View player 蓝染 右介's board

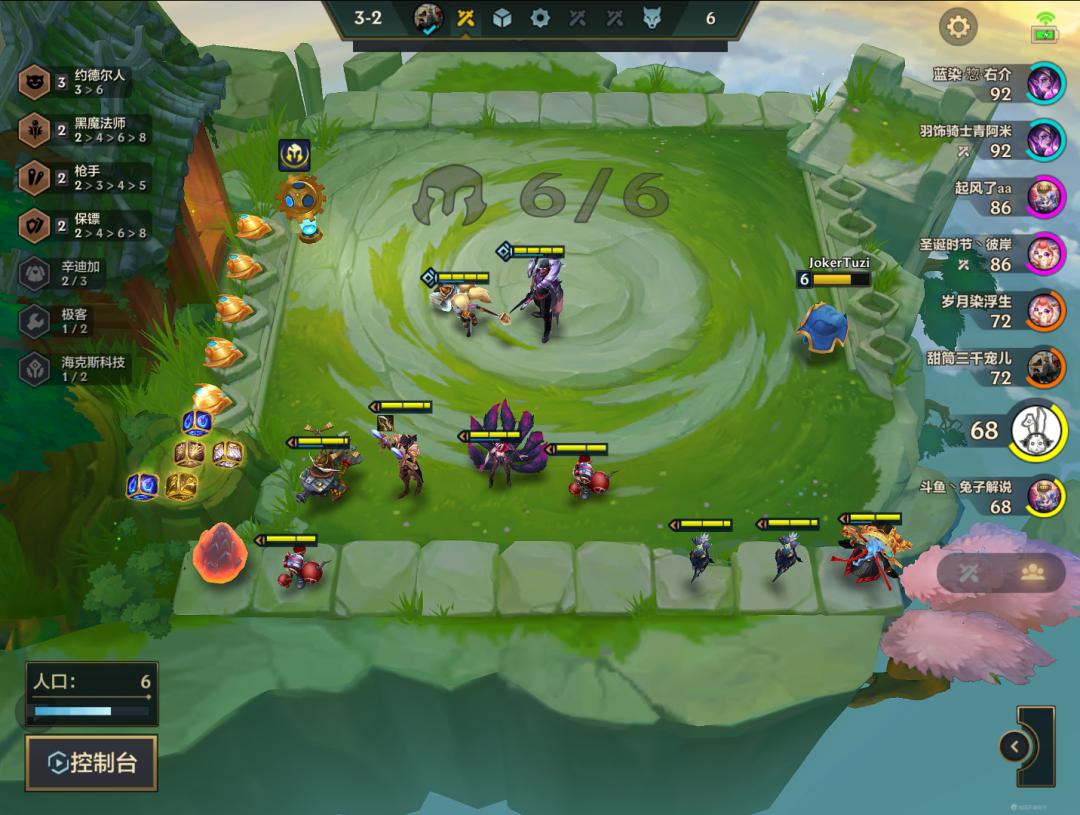pos(1046,82)
